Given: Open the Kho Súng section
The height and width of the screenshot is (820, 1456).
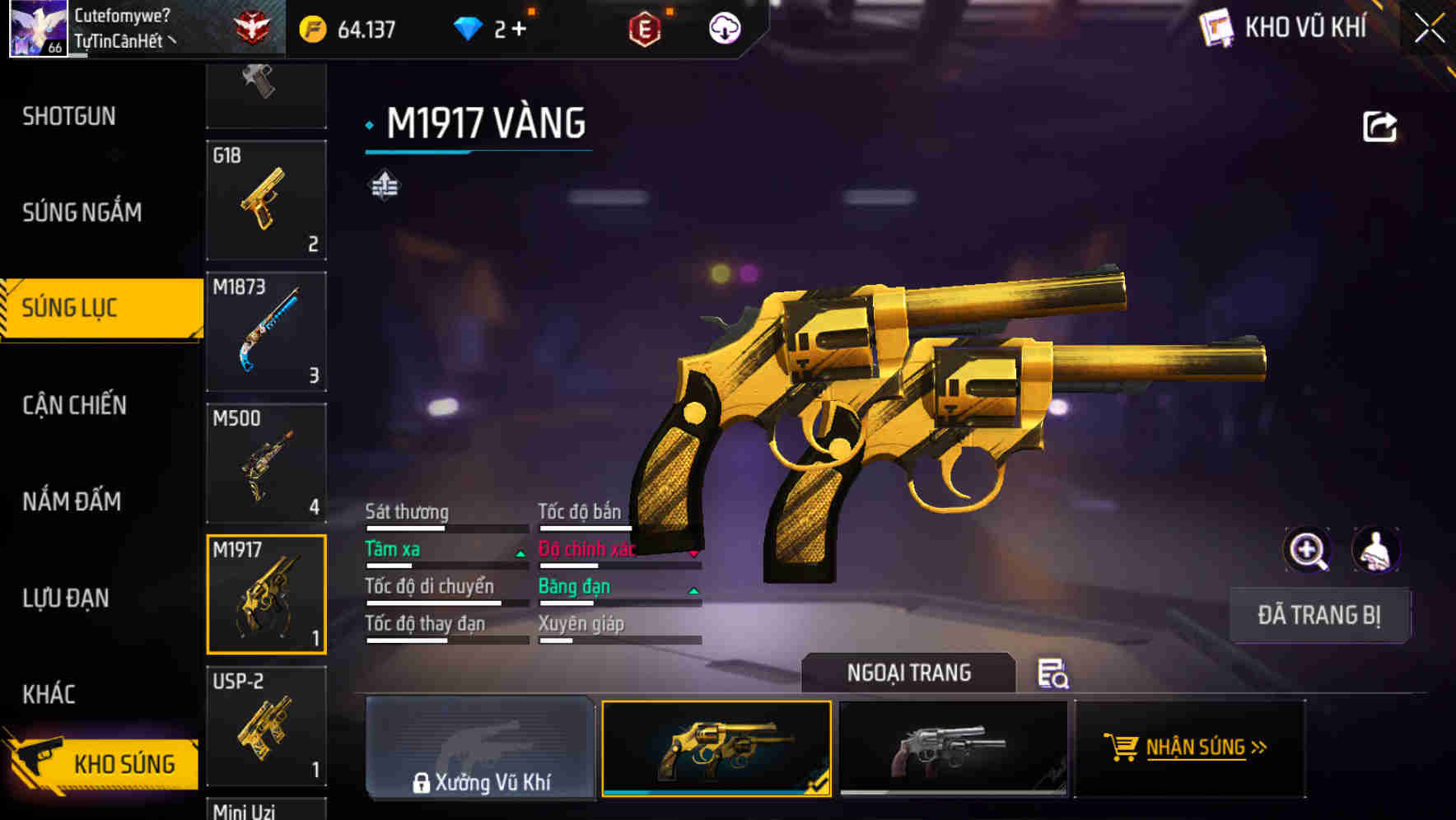Looking at the screenshot, I should click(103, 763).
